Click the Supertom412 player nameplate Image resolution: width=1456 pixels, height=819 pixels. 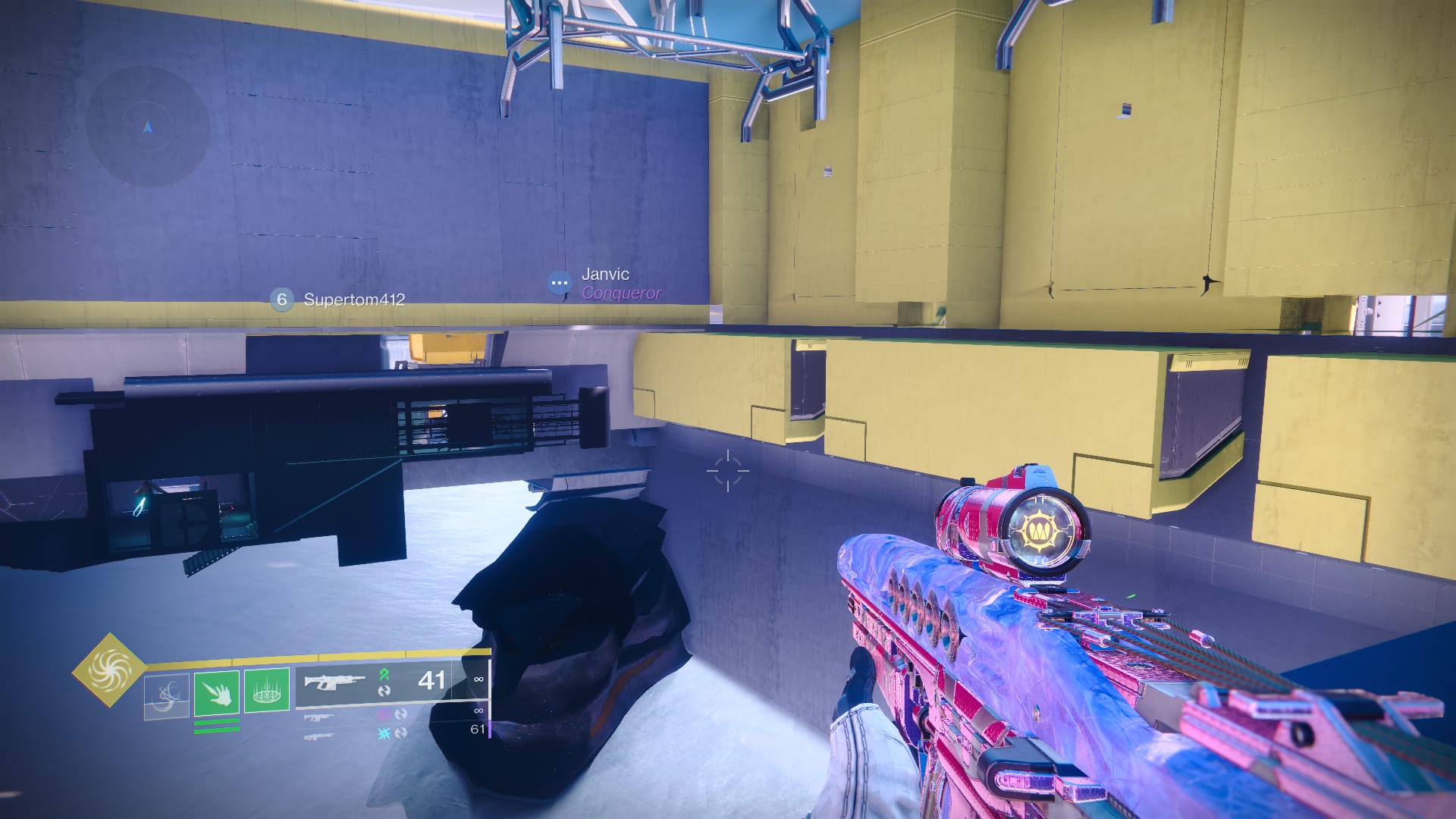click(x=353, y=300)
